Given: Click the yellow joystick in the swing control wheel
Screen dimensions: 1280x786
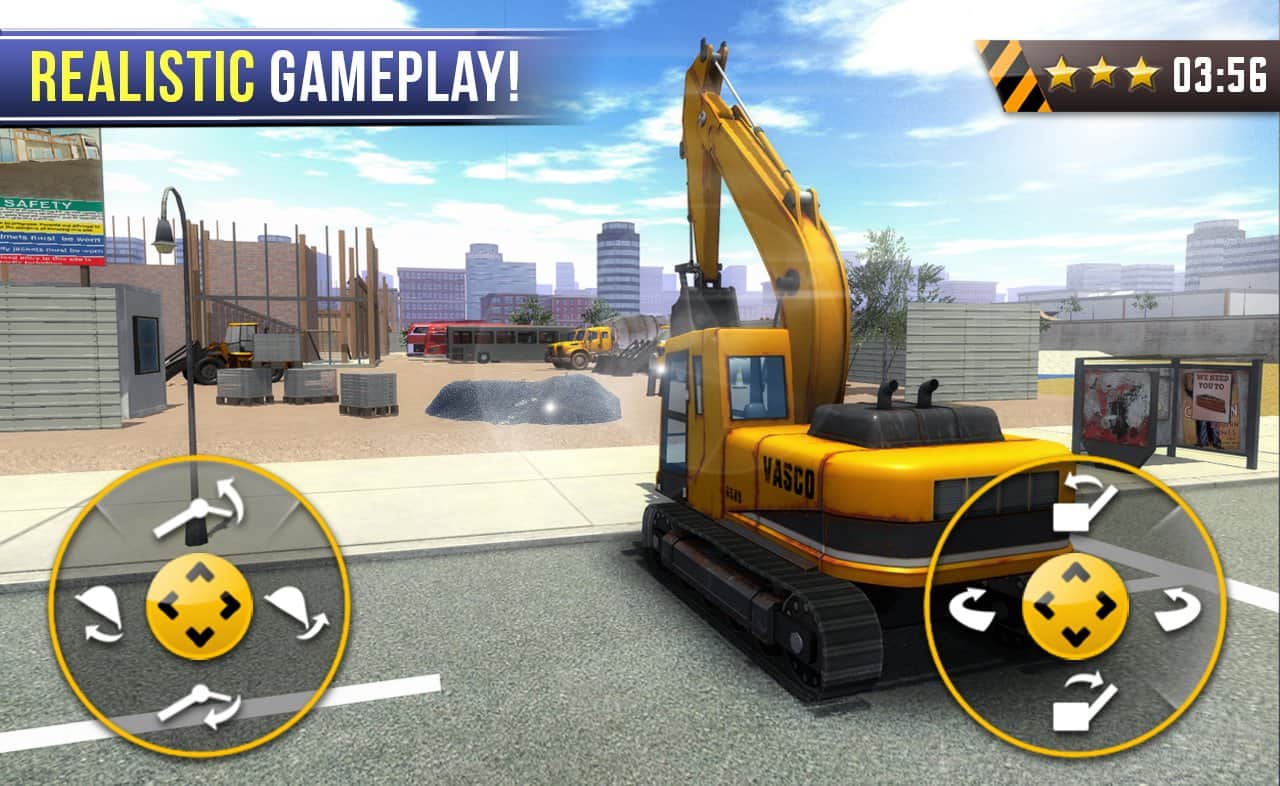Looking at the screenshot, I should (1075, 606).
